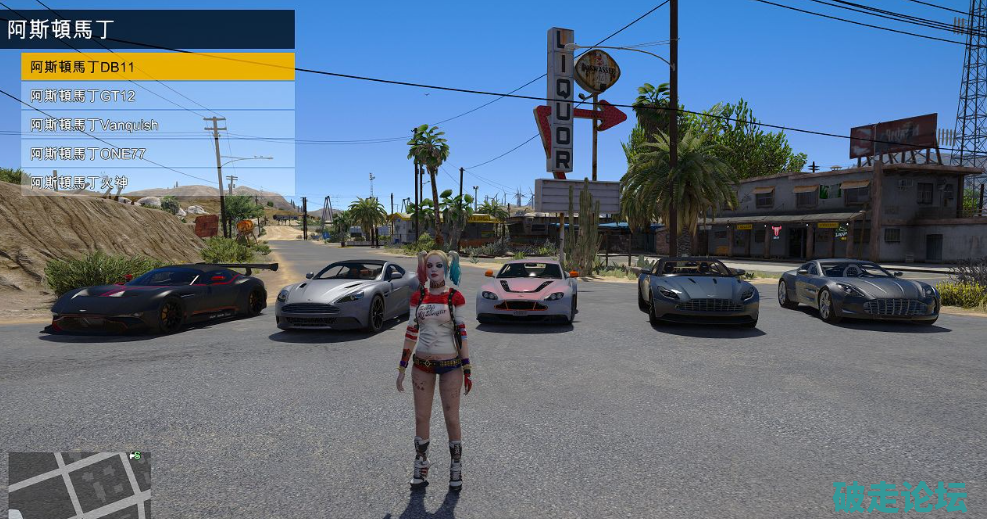The height and width of the screenshot is (519, 987).
Task: Pick the 阿斯頓馬丁Vanquish menu entry
Action: pos(157,125)
